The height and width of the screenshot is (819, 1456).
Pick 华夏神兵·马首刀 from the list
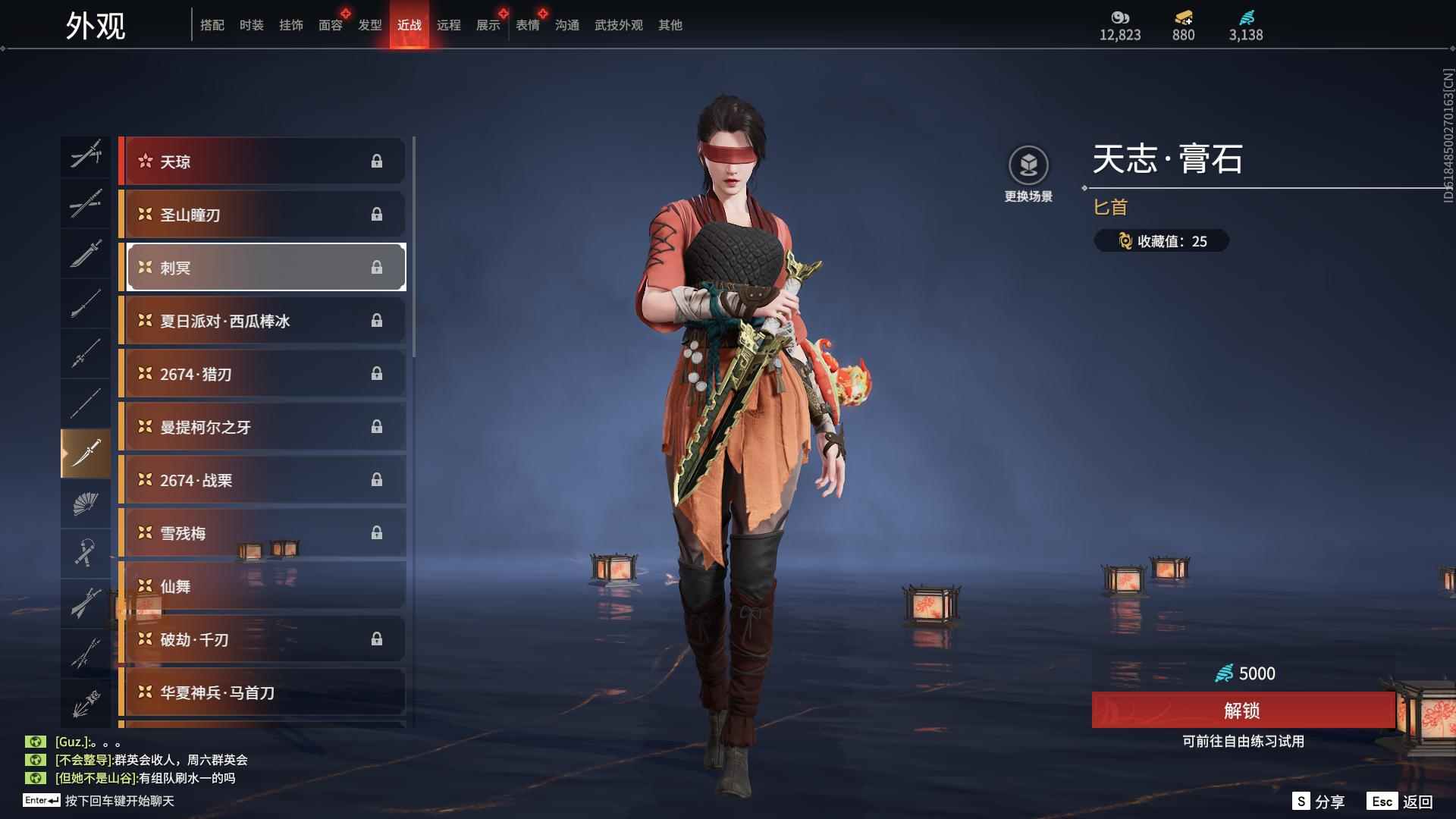tap(262, 692)
